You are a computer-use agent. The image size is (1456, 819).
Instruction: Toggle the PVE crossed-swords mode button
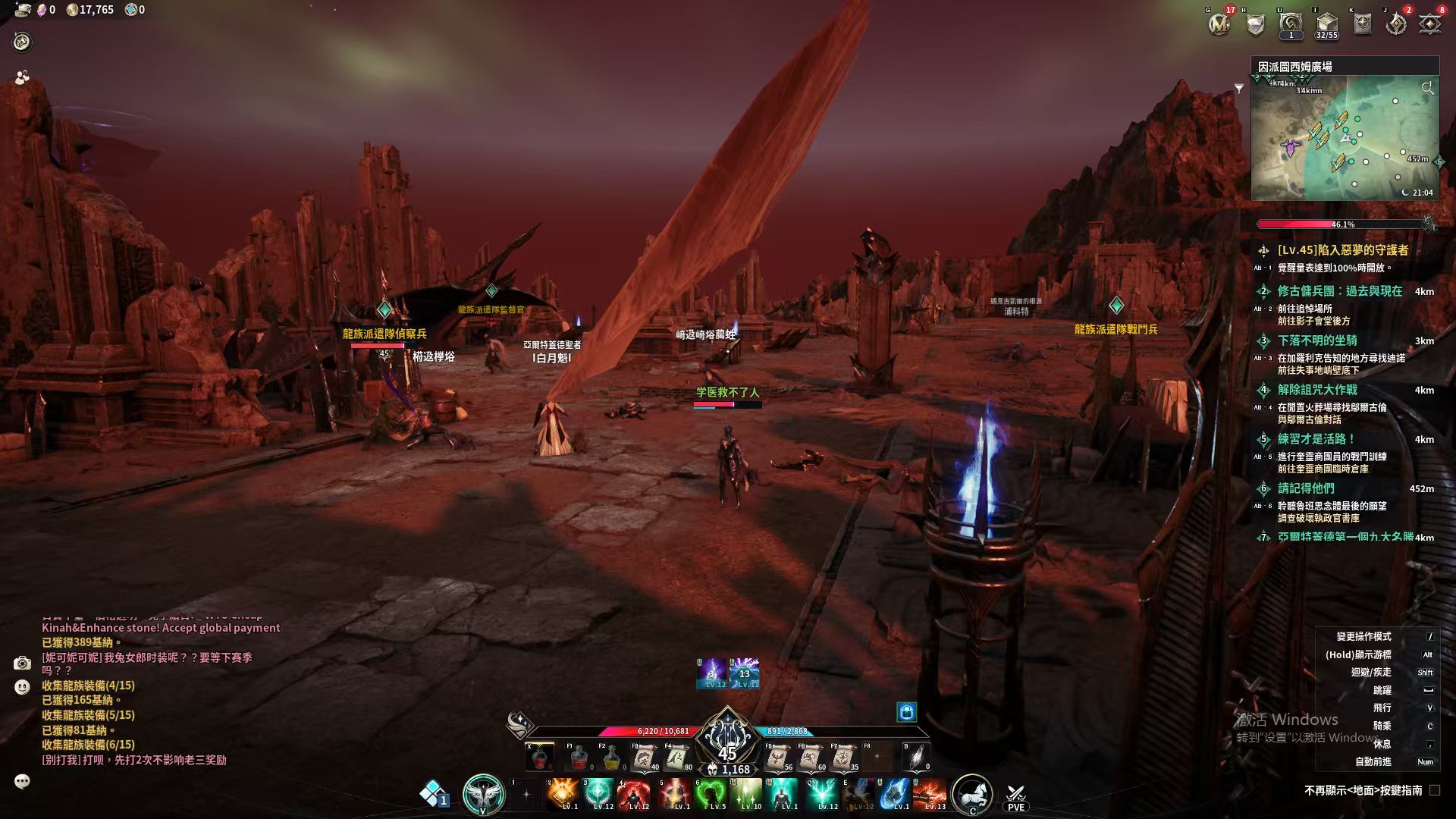1015,796
